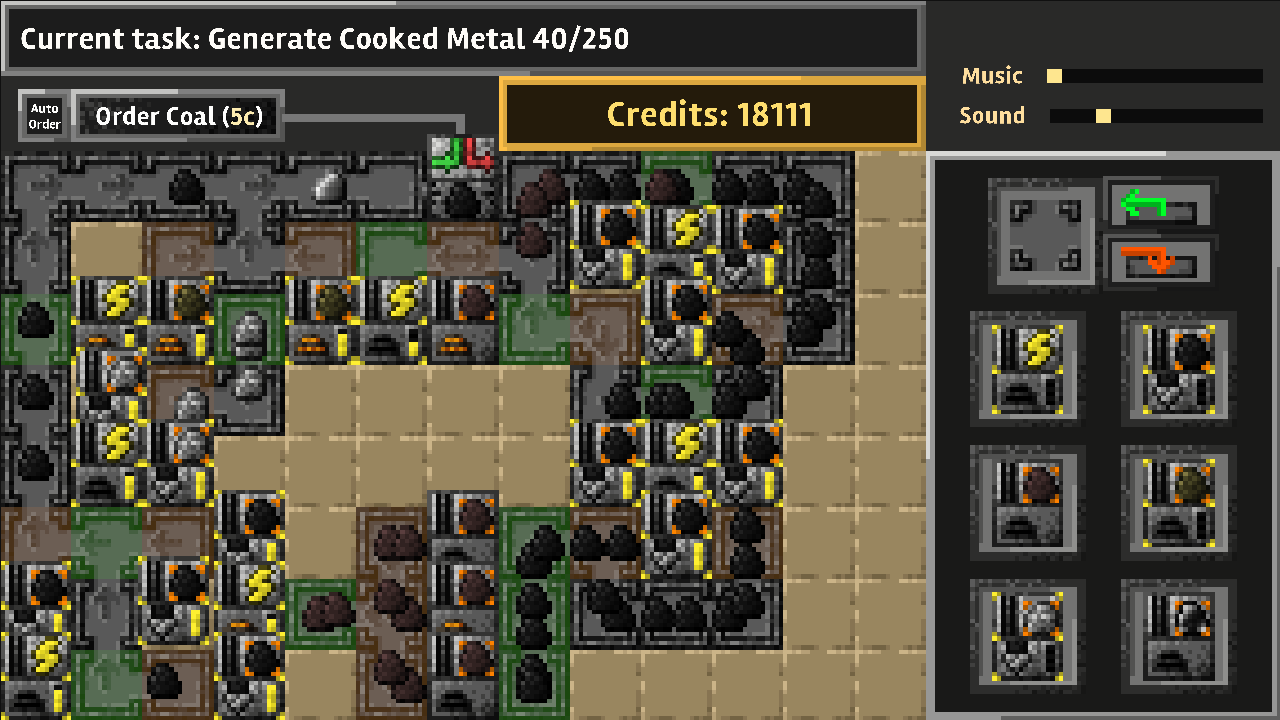1280x720 pixels.
Task: Choose the orange arrow conveyor piece
Action: coord(1158,262)
